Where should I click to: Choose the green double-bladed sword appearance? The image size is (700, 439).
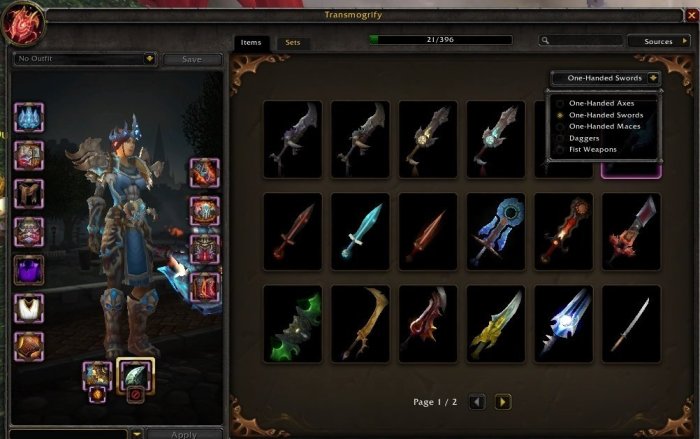(292, 324)
